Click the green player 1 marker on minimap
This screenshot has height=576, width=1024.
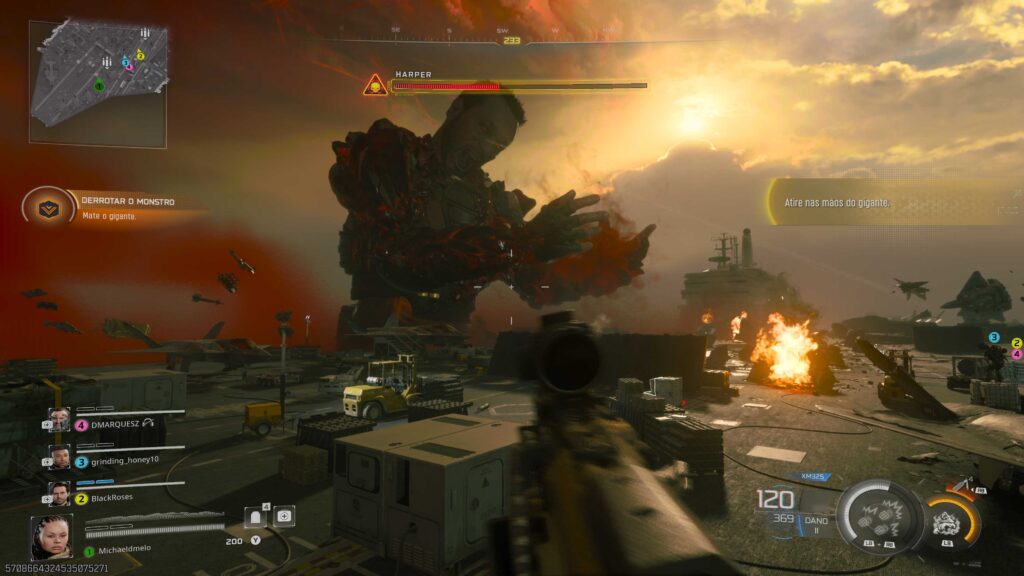point(99,86)
